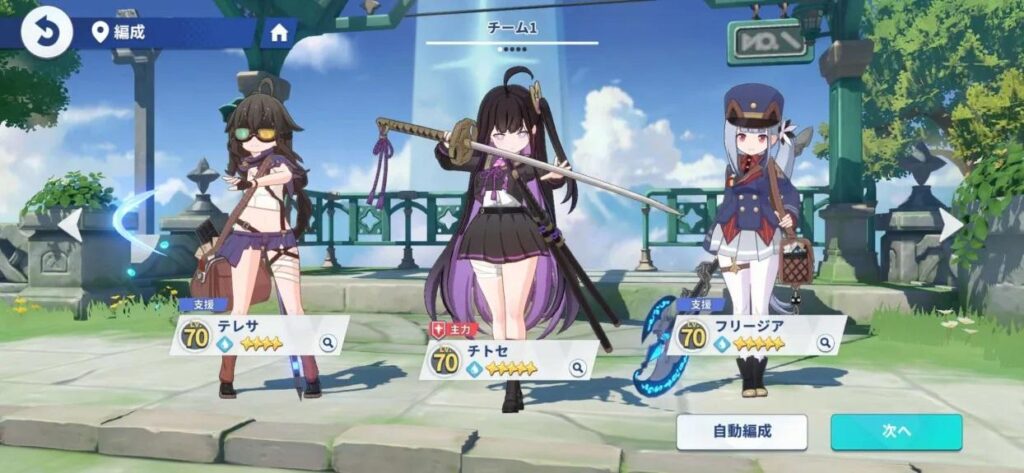Screen dimensions: 1024x473
Task: Inspect テレサ's details via magnifier icon
Action: pyautogui.click(x=327, y=343)
